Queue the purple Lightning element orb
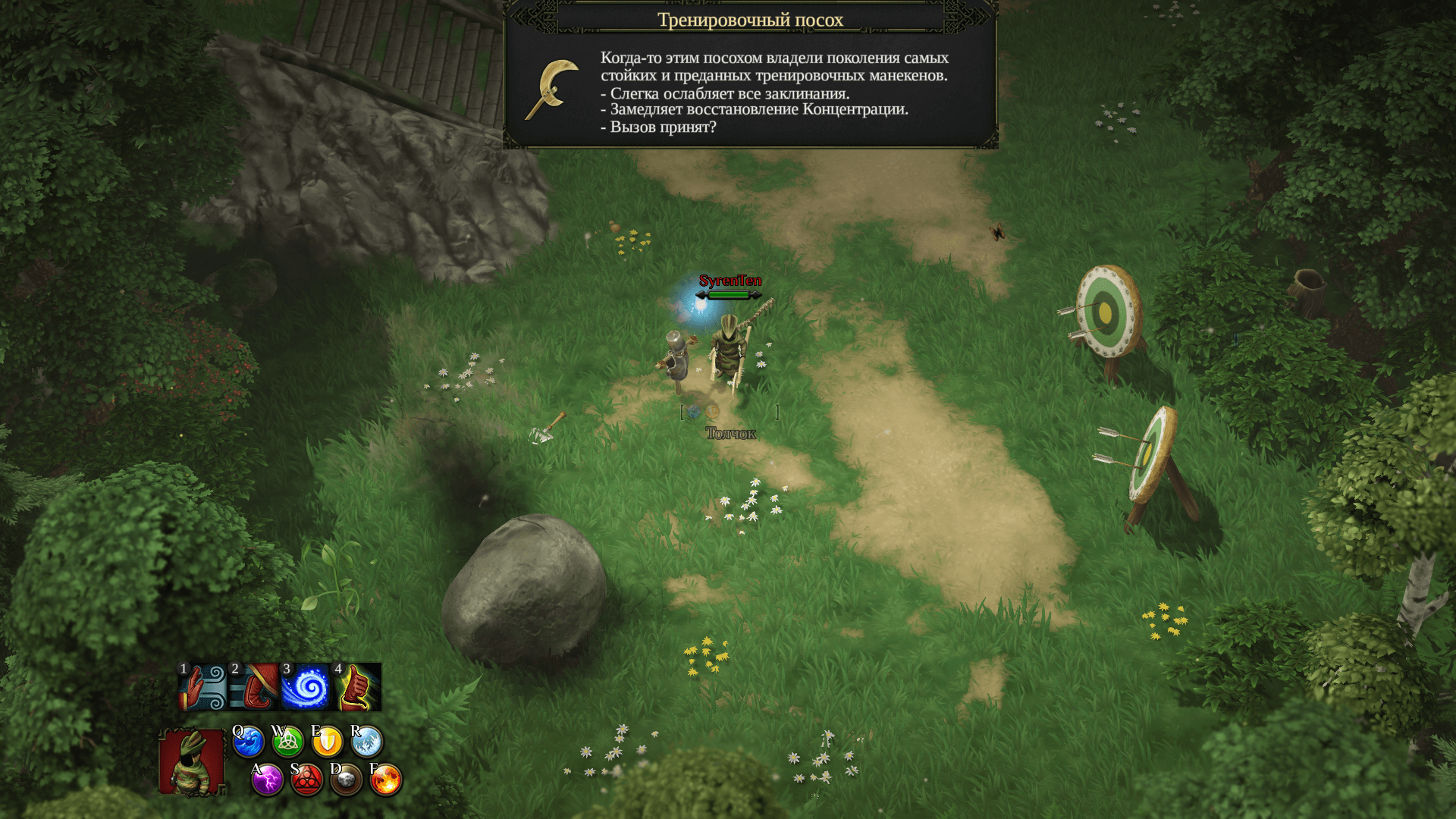The height and width of the screenshot is (819, 1456). (x=268, y=780)
